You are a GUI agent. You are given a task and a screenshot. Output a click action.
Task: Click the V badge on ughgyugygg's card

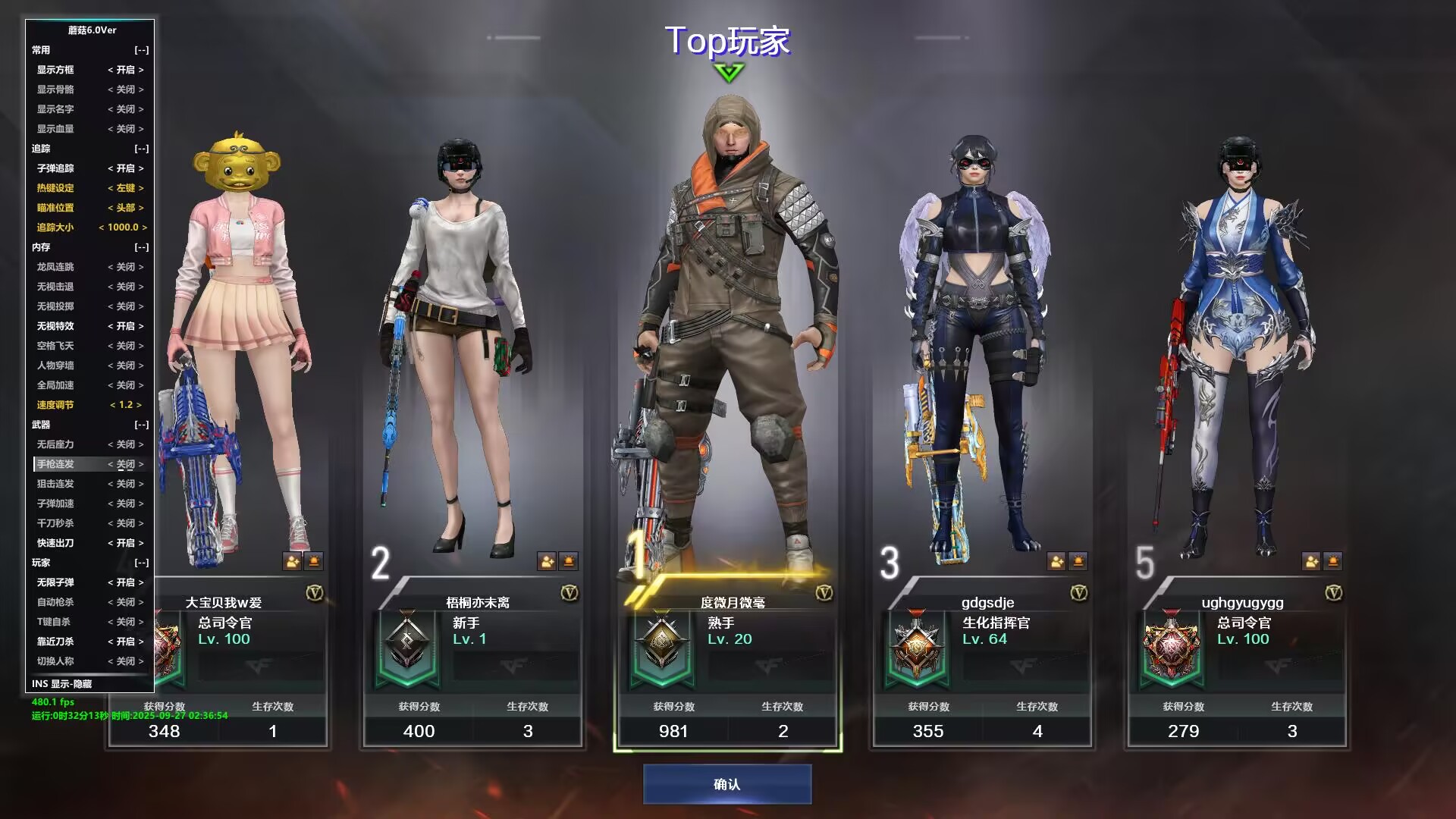[x=1334, y=593]
